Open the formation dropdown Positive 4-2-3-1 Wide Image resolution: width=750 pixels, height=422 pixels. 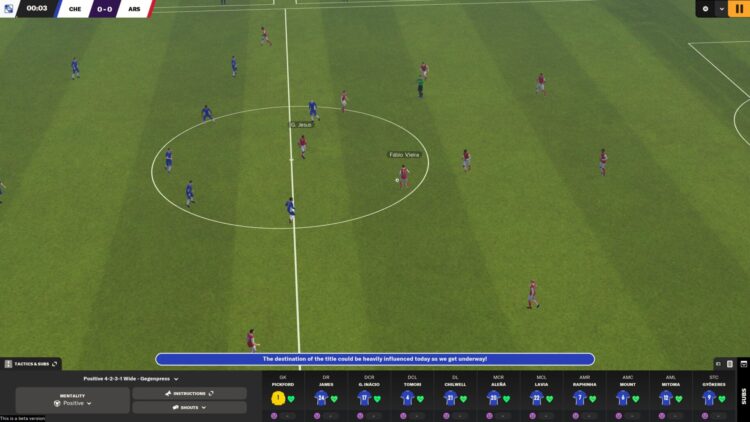pyautogui.click(x=131, y=379)
